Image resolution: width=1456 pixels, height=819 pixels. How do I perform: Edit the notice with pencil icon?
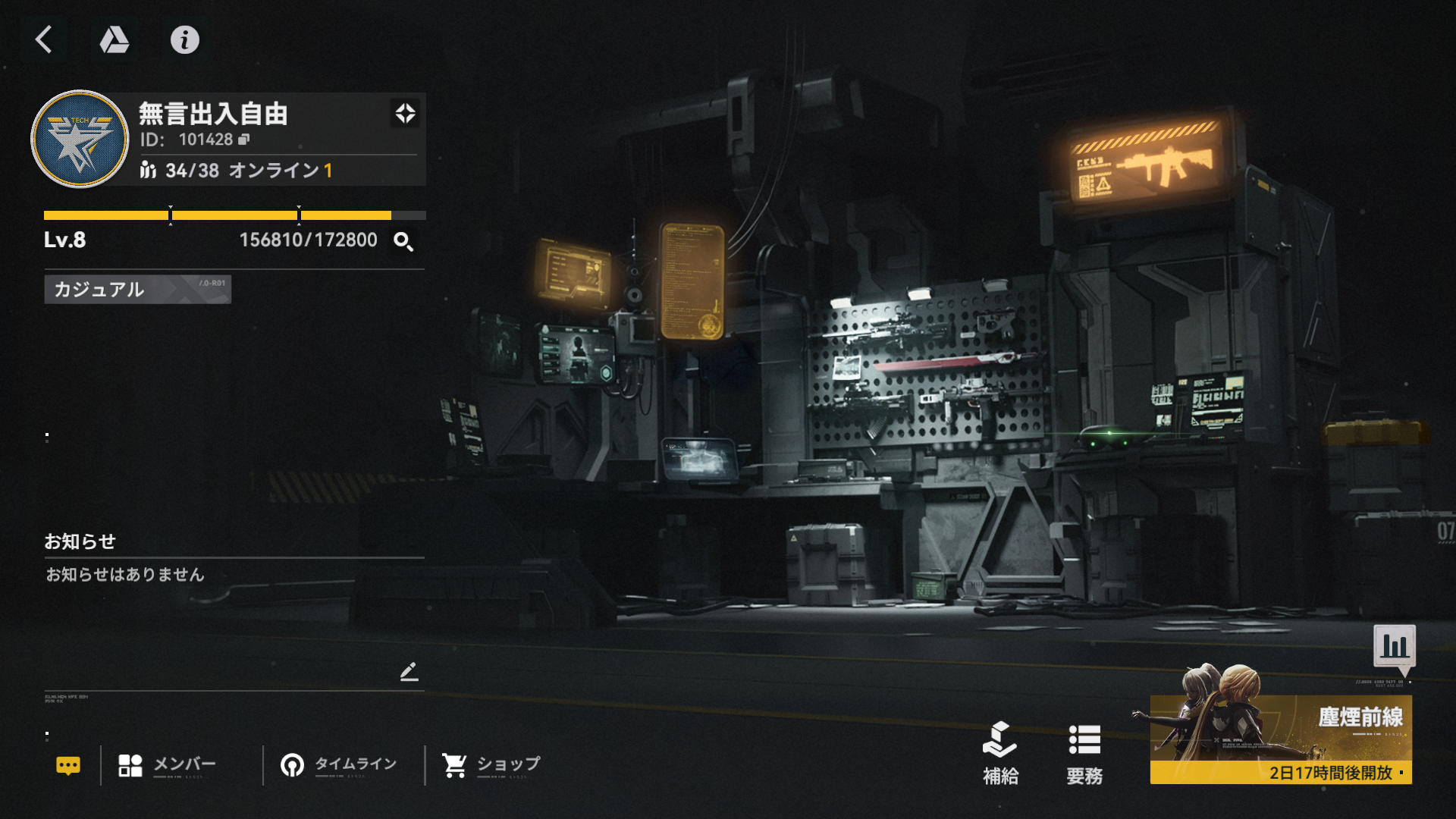409,671
